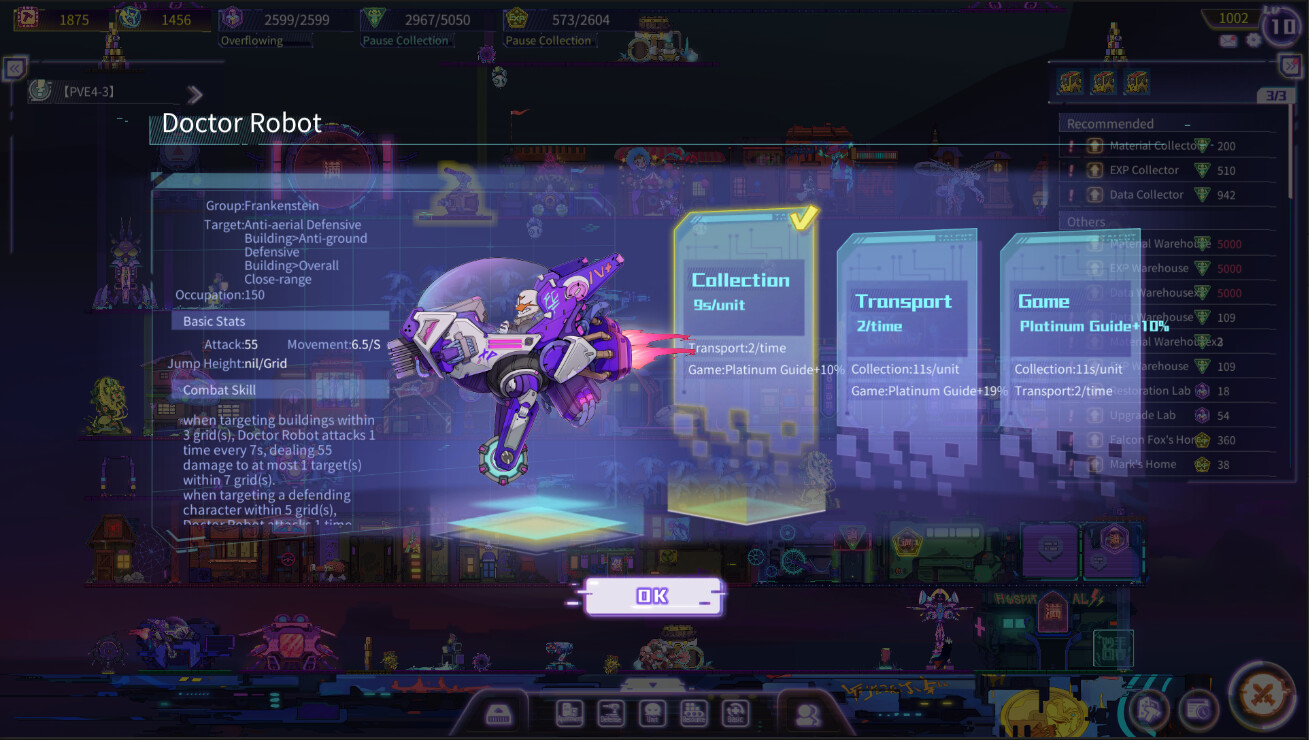Screen dimensions: 1309x740
Task: Open the Unit category with skull icon
Action: click(x=652, y=711)
